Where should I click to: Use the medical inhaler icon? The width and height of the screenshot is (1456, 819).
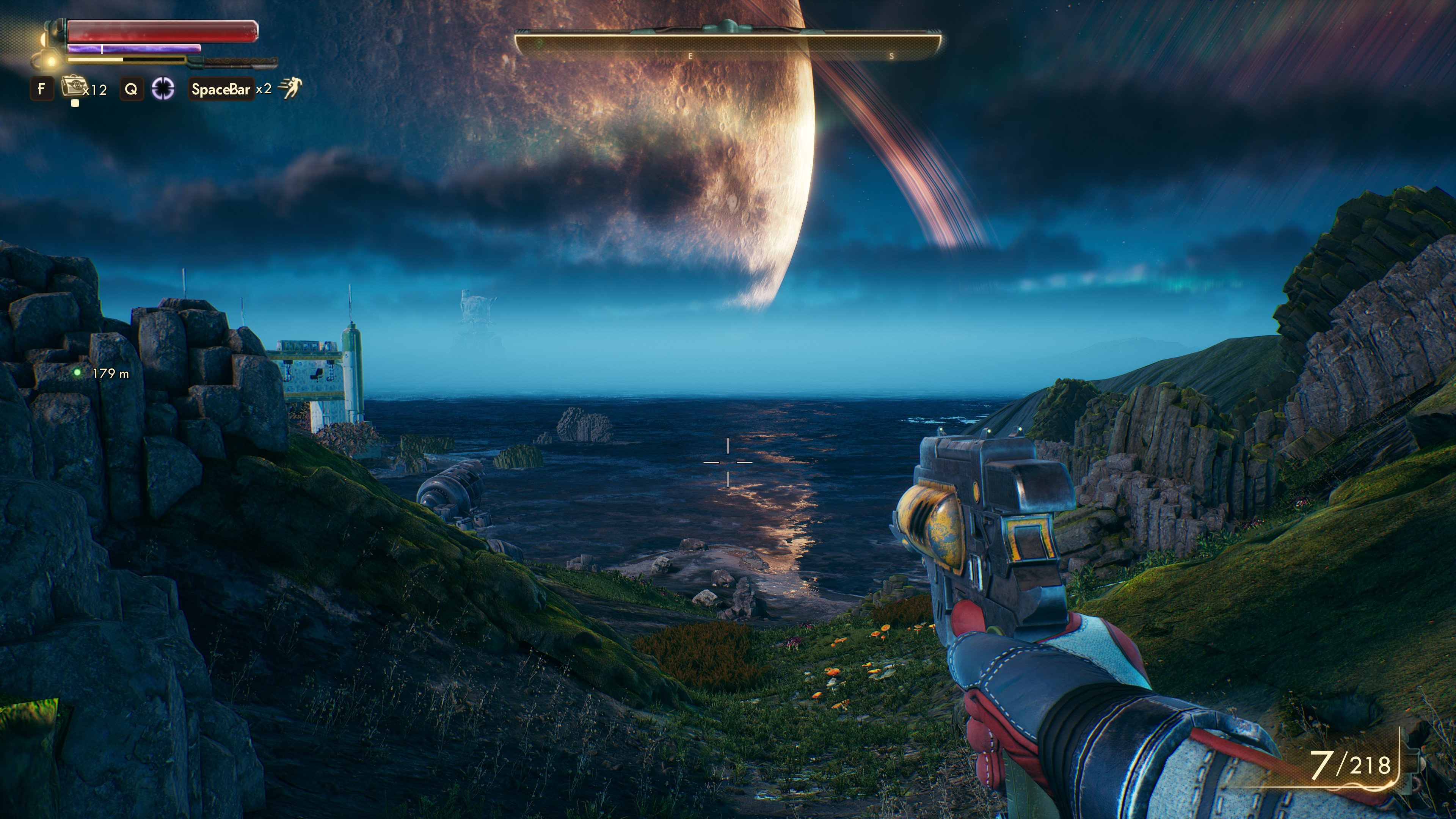click(72, 87)
